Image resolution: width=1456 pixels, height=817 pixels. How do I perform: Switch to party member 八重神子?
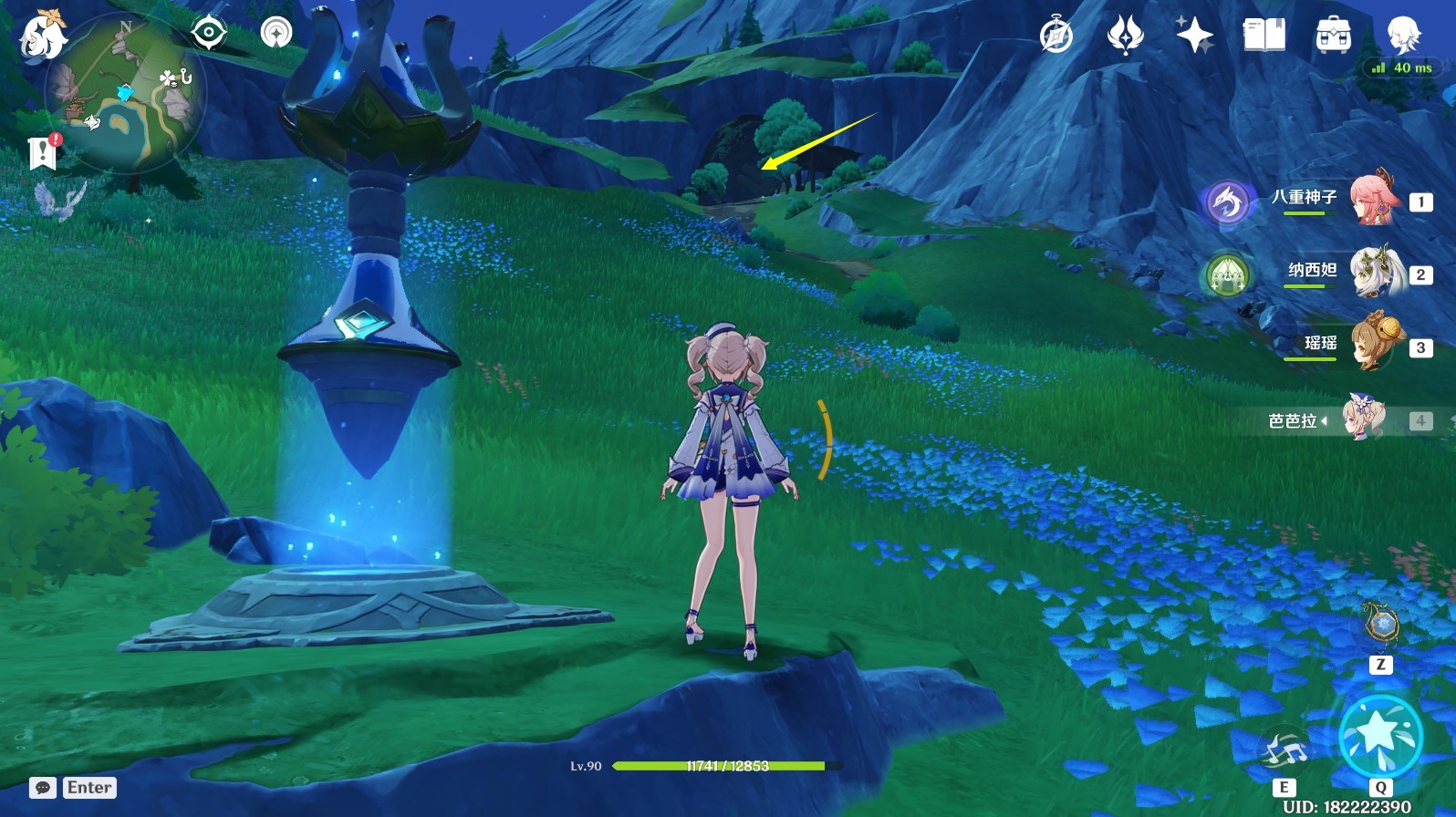point(1374,200)
